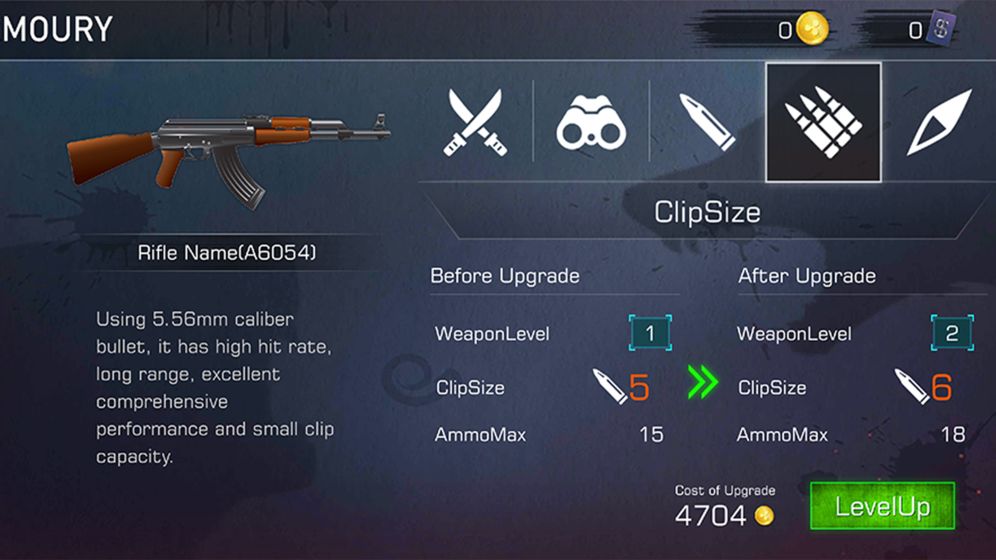Viewport: 996px width, 560px height.
Task: Open the feather-shaped upgrade tab
Action: click(x=939, y=122)
